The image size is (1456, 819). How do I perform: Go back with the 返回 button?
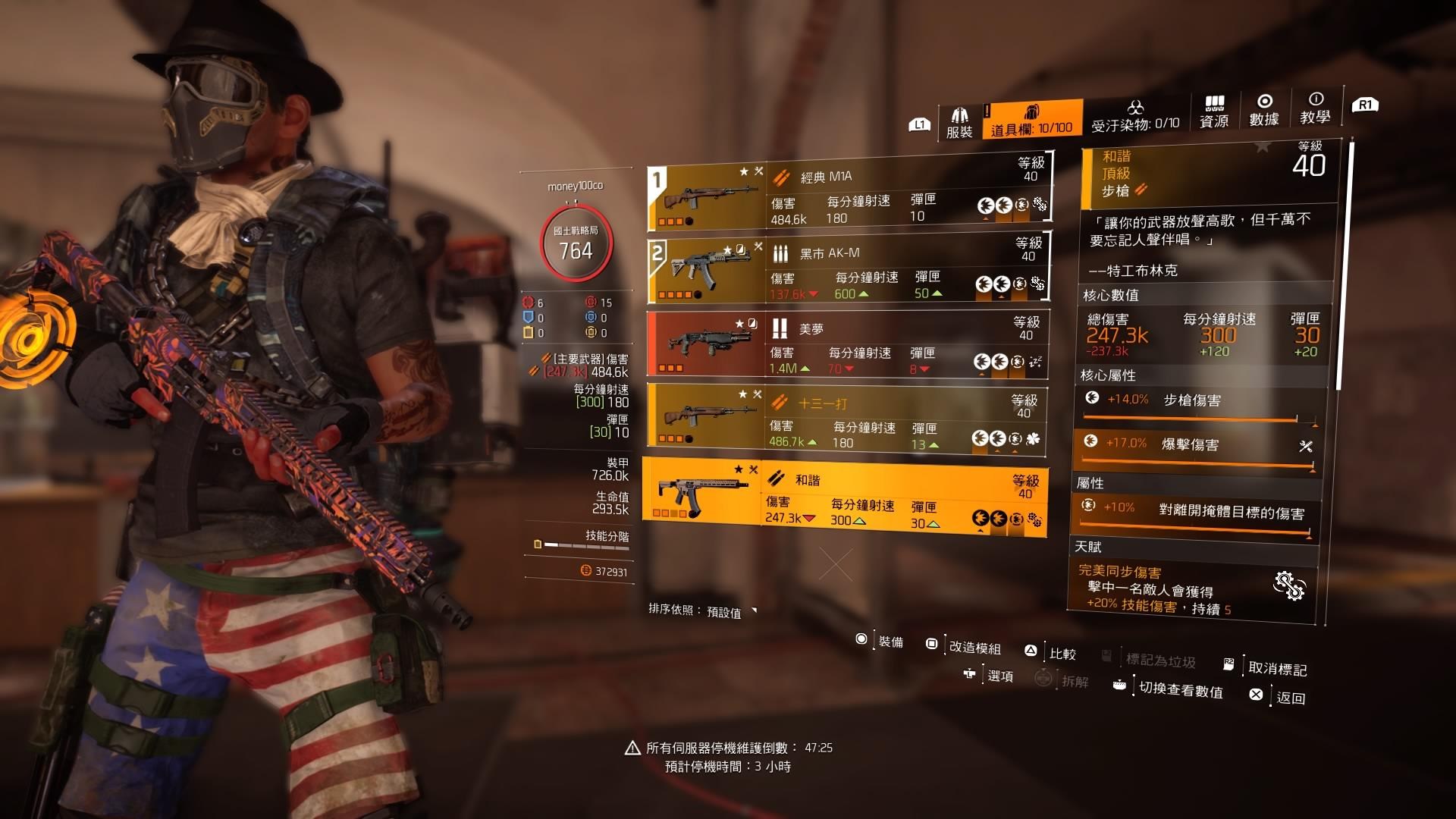[1281, 697]
